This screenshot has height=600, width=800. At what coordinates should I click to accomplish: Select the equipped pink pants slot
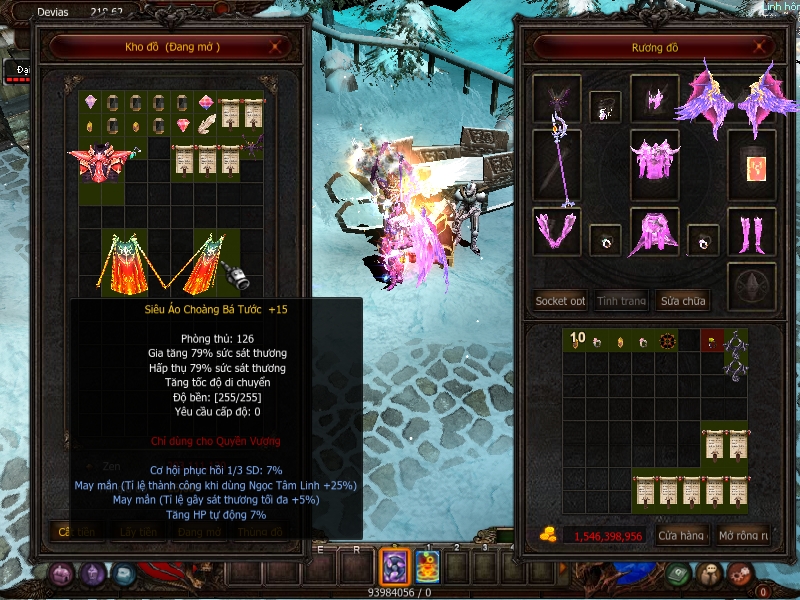tap(654, 232)
